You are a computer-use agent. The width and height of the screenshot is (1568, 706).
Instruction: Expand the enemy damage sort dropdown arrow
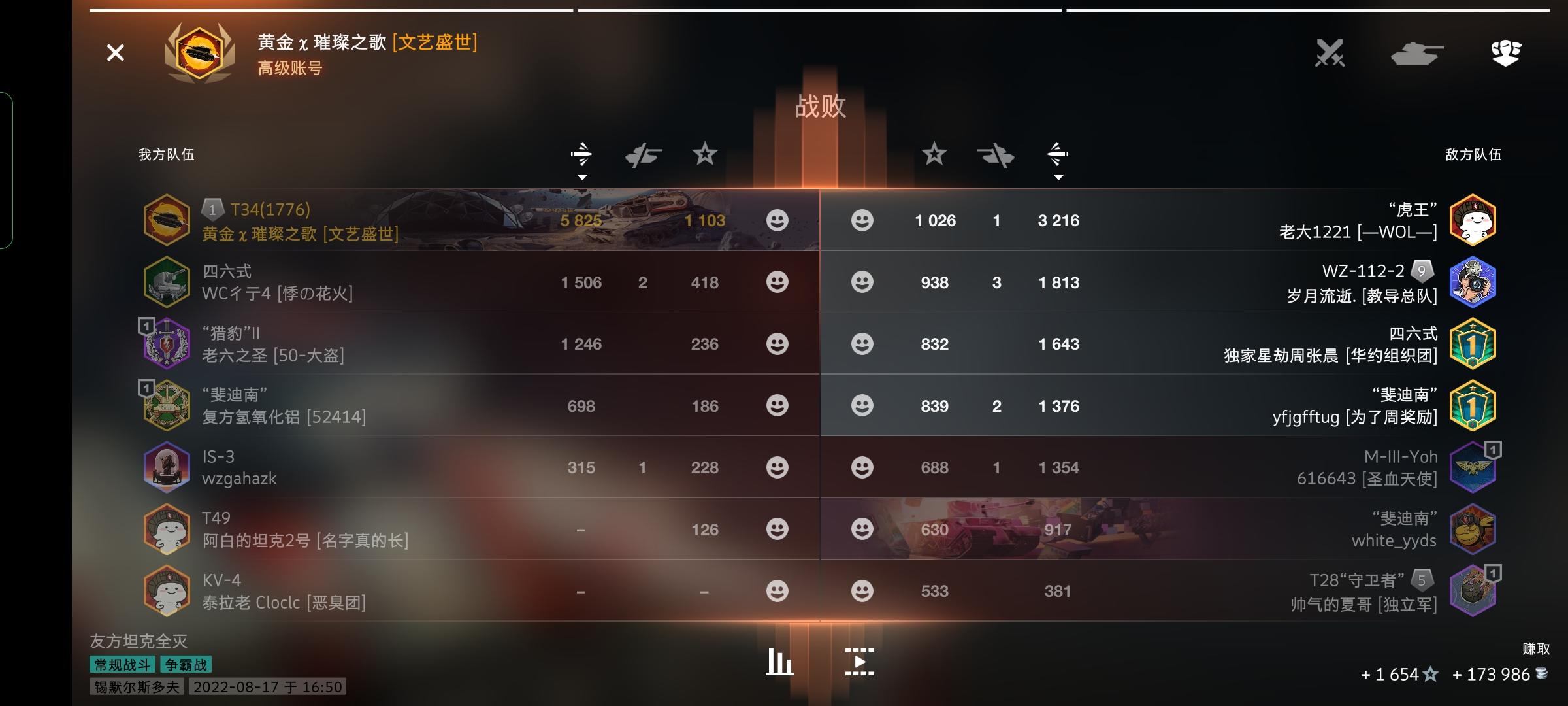click(x=1058, y=176)
